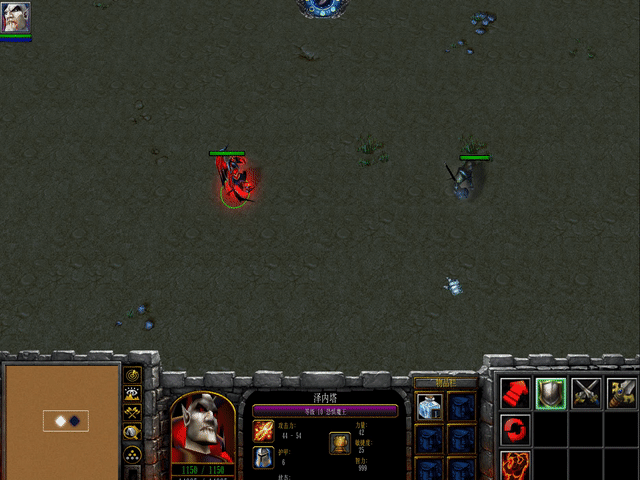The image size is (640, 480).
Task: Toggle the ally color mode crossed-axes button
Action: click(132, 412)
